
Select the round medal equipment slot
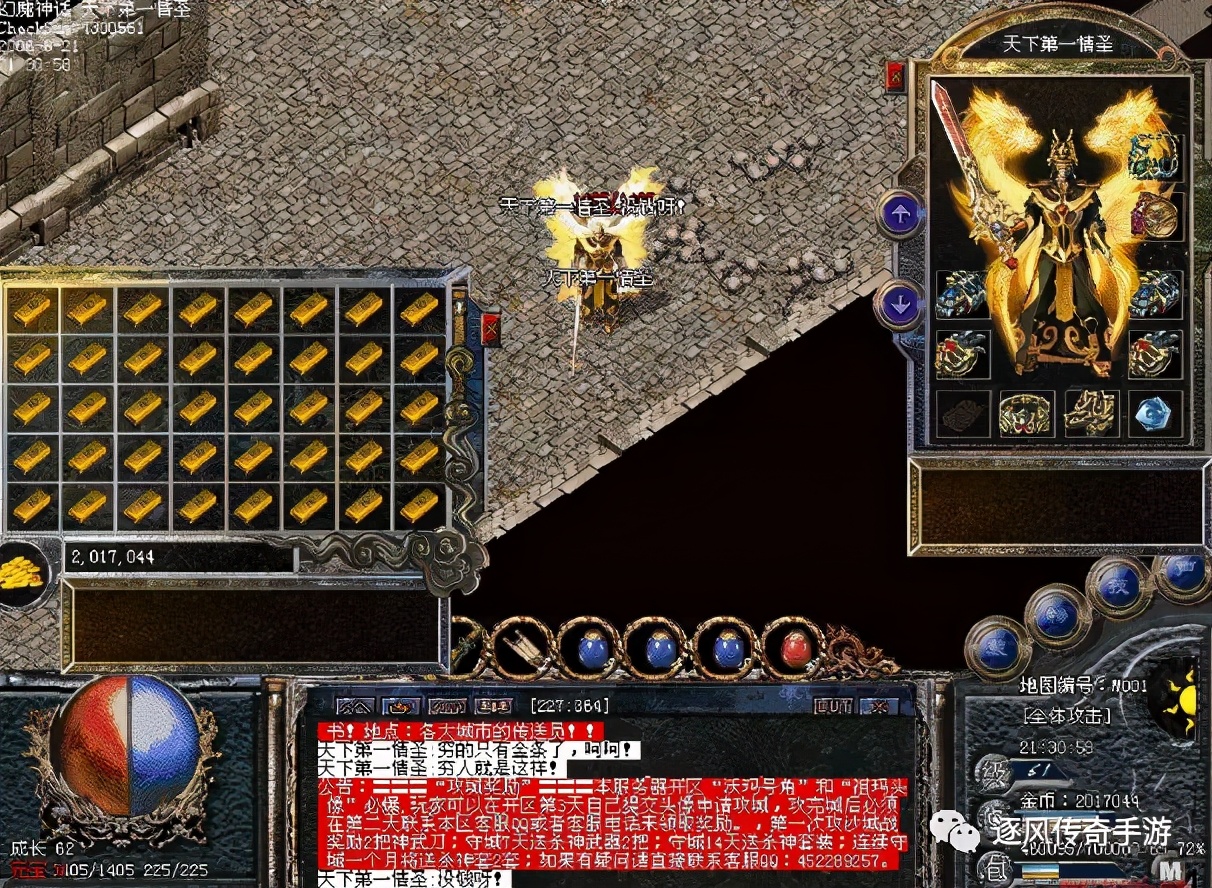pos(1157,214)
